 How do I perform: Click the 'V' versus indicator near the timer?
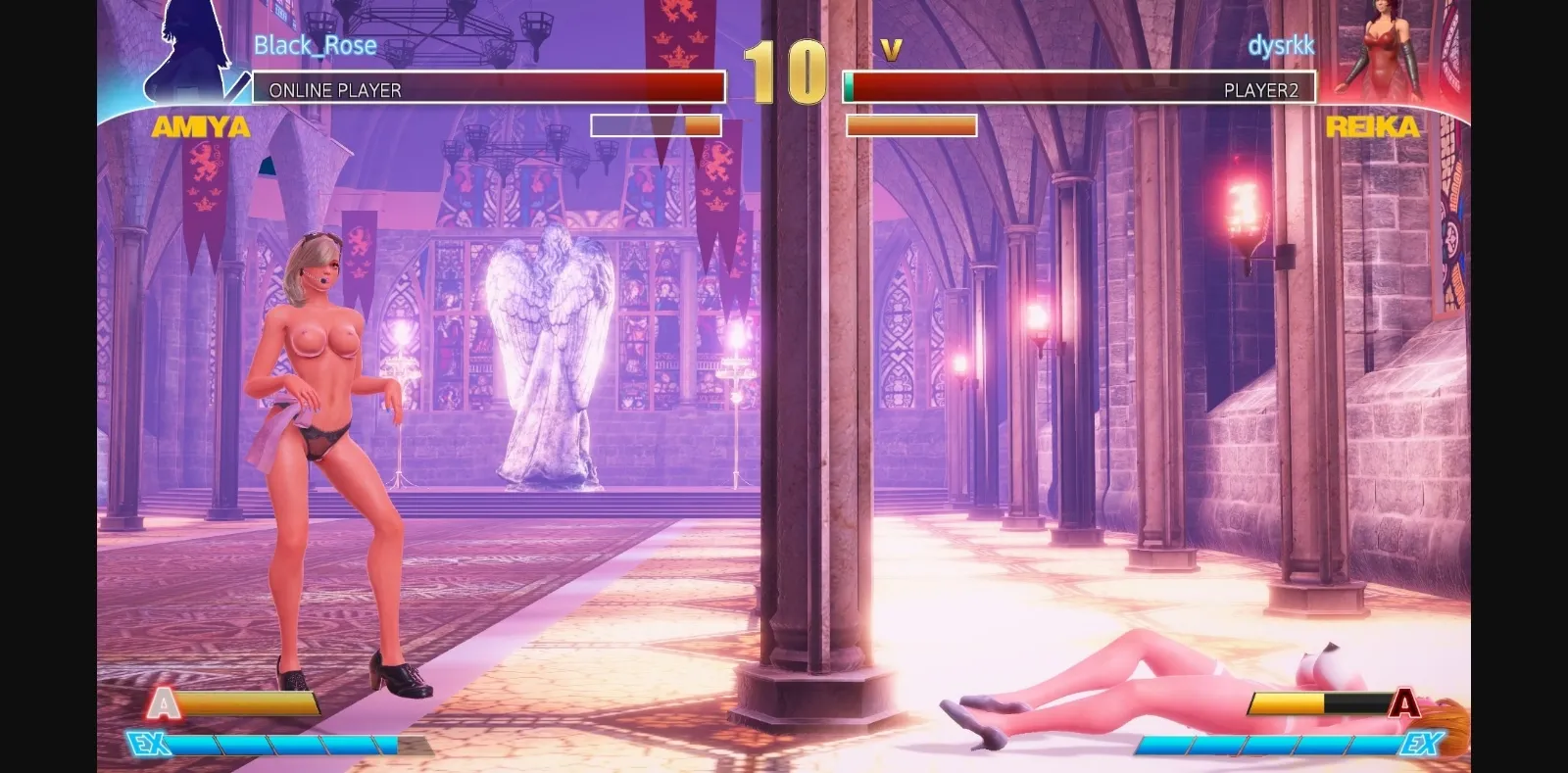(x=889, y=49)
